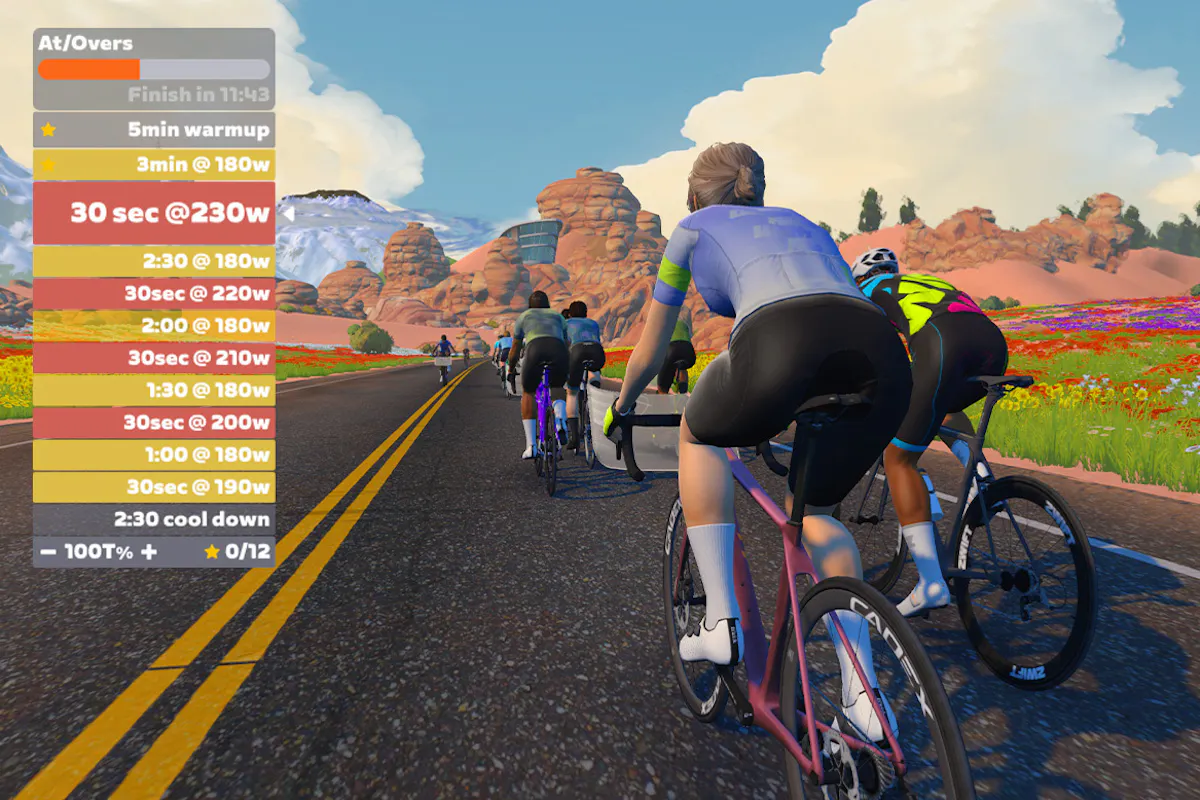This screenshot has width=1200, height=800.
Task: Select the 30sec @ 210w interval row
Action: click(154, 358)
